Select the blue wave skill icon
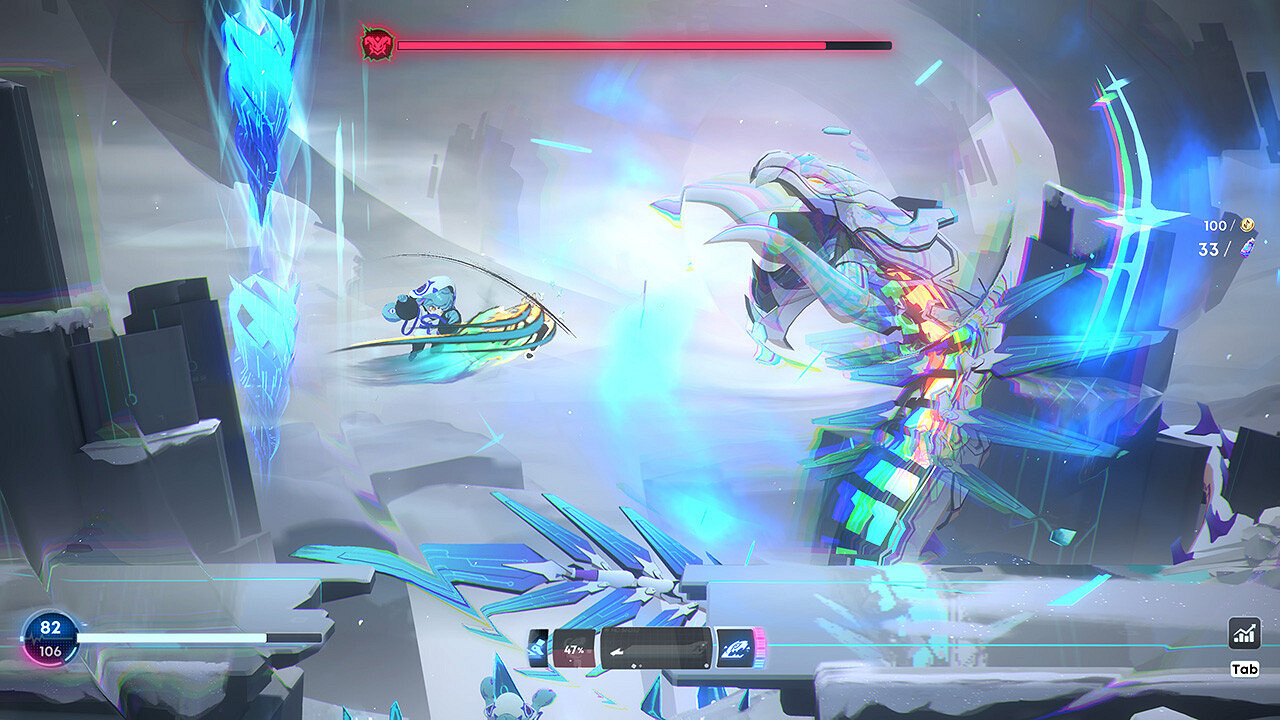This screenshot has width=1280, height=720. tap(737, 649)
